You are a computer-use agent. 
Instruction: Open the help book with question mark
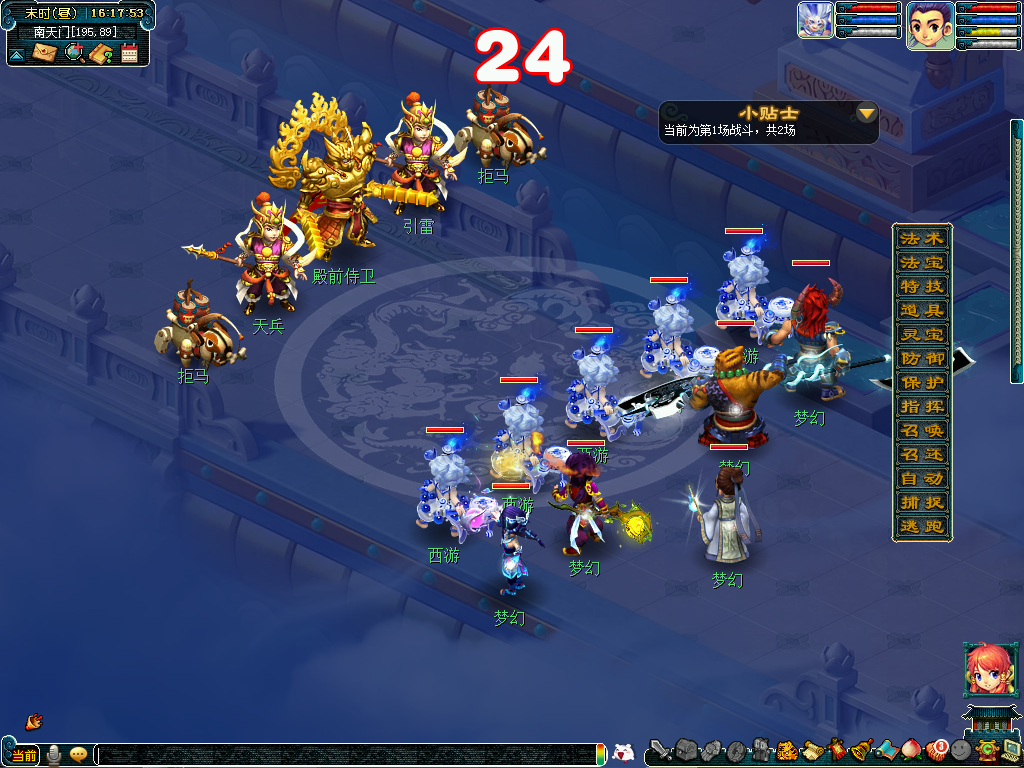(x=101, y=53)
